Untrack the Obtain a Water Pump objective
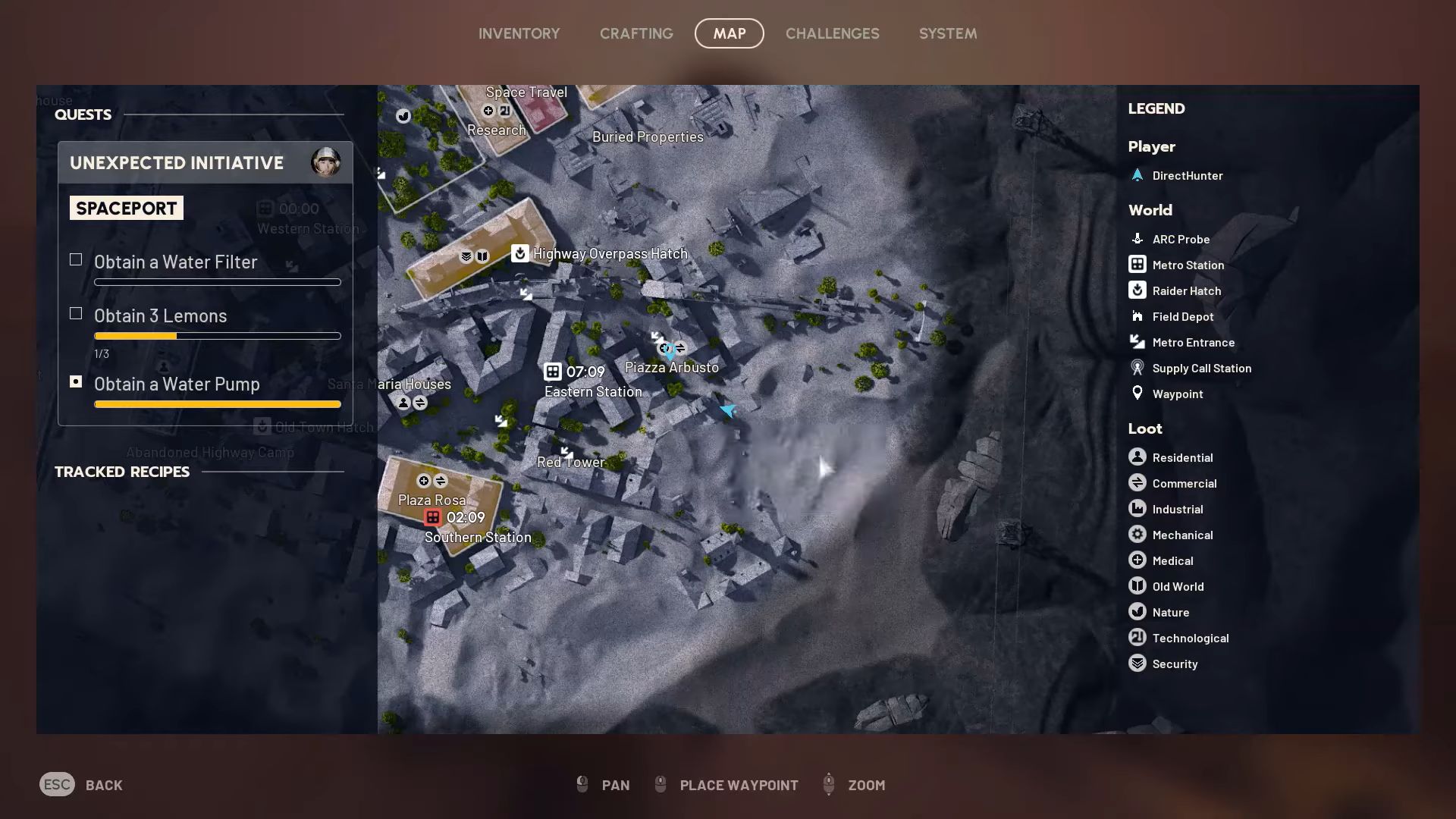Screen dimensions: 1456x819 point(76,382)
